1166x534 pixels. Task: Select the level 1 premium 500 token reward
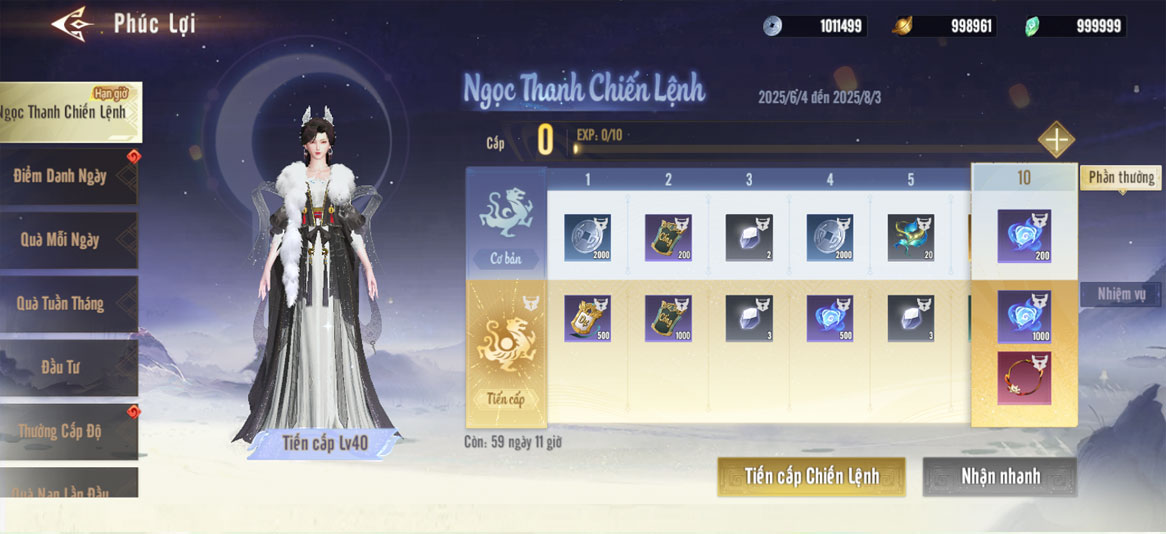click(588, 319)
